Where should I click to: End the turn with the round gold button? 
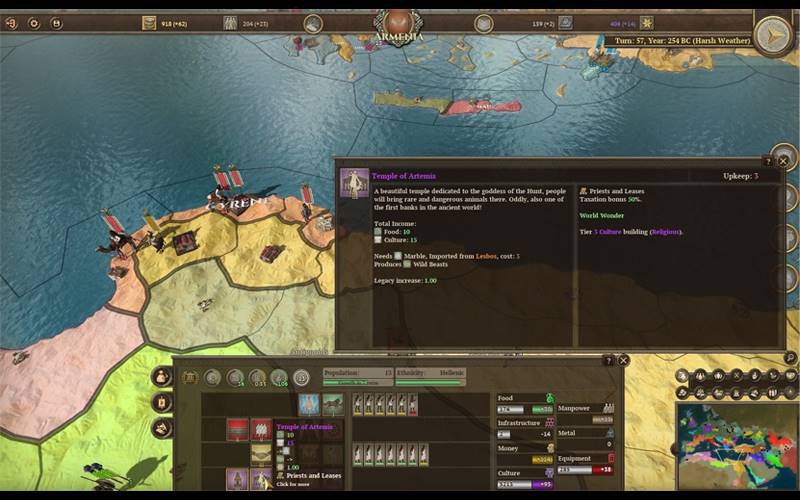[772, 35]
